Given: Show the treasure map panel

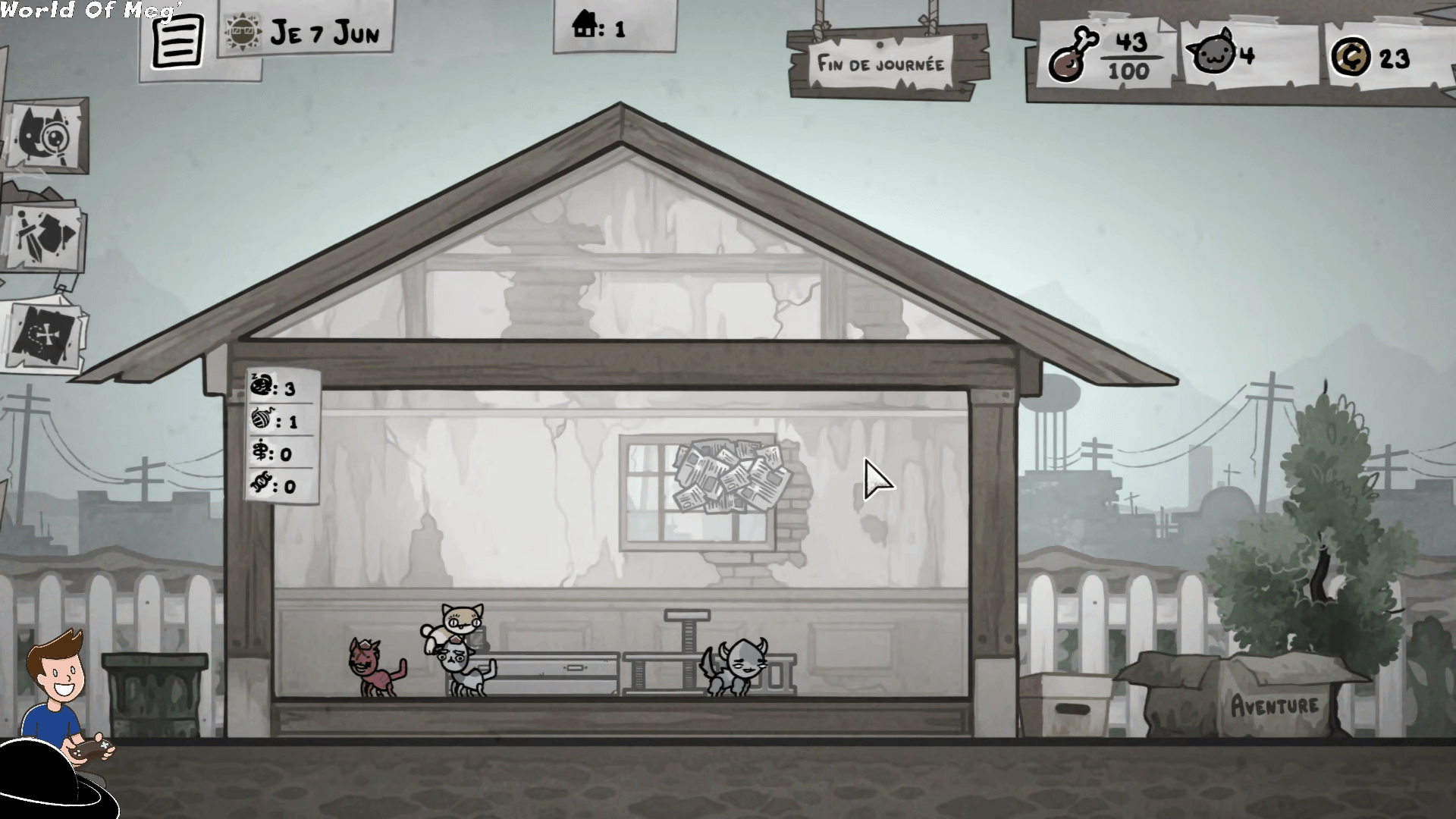Looking at the screenshot, I should click(44, 336).
